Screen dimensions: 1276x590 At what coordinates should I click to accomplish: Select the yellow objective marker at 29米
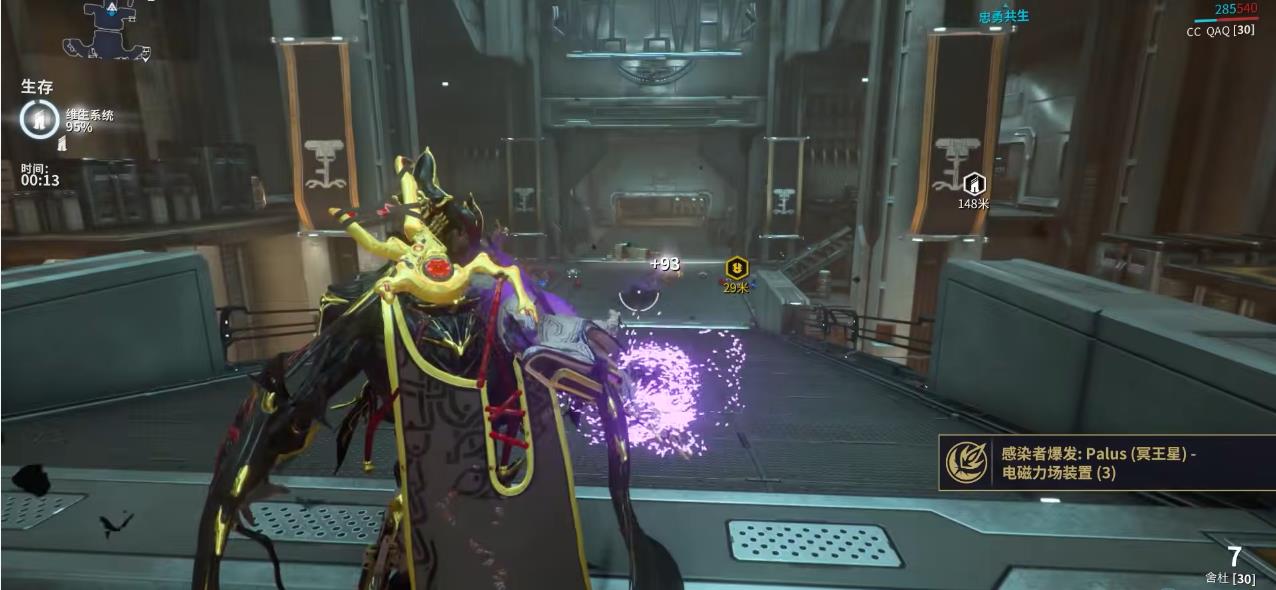point(736,268)
